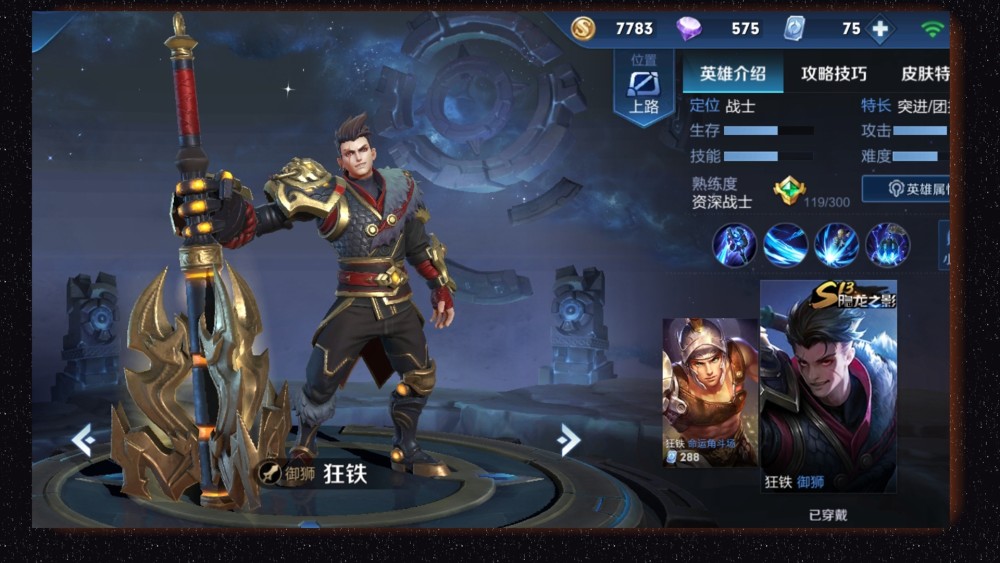View the second blue-slash skill icon
This screenshot has width=1000, height=563.
[785, 245]
